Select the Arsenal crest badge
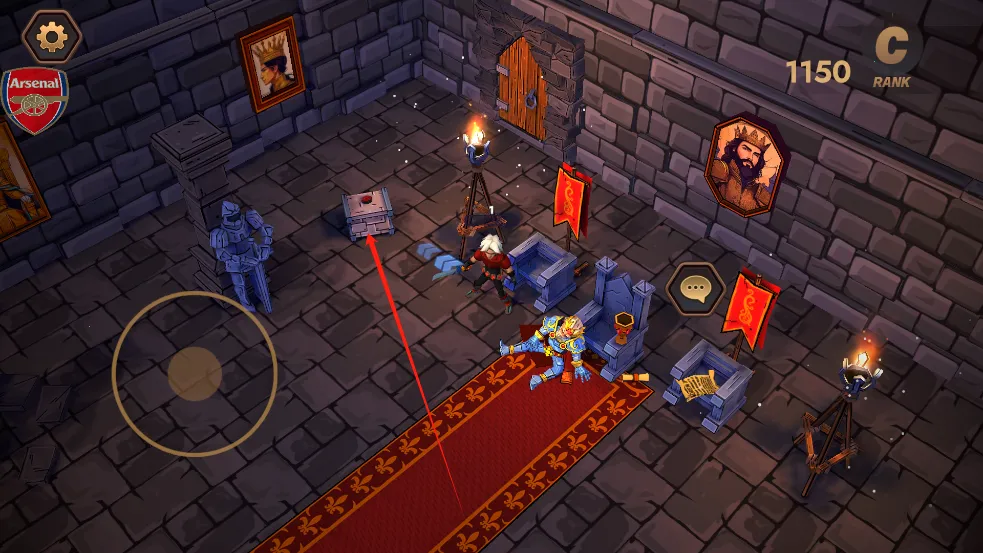 tap(35, 100)
